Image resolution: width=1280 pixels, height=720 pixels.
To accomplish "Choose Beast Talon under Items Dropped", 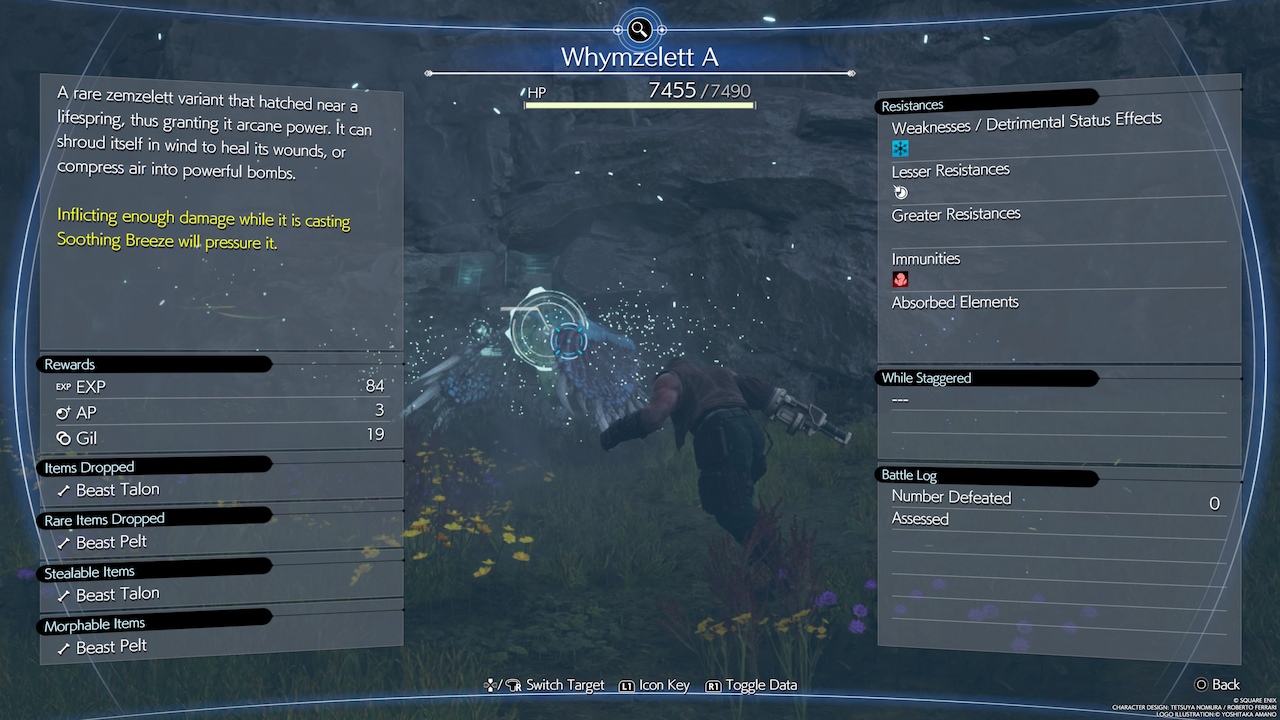I will [x=117, y=490].
